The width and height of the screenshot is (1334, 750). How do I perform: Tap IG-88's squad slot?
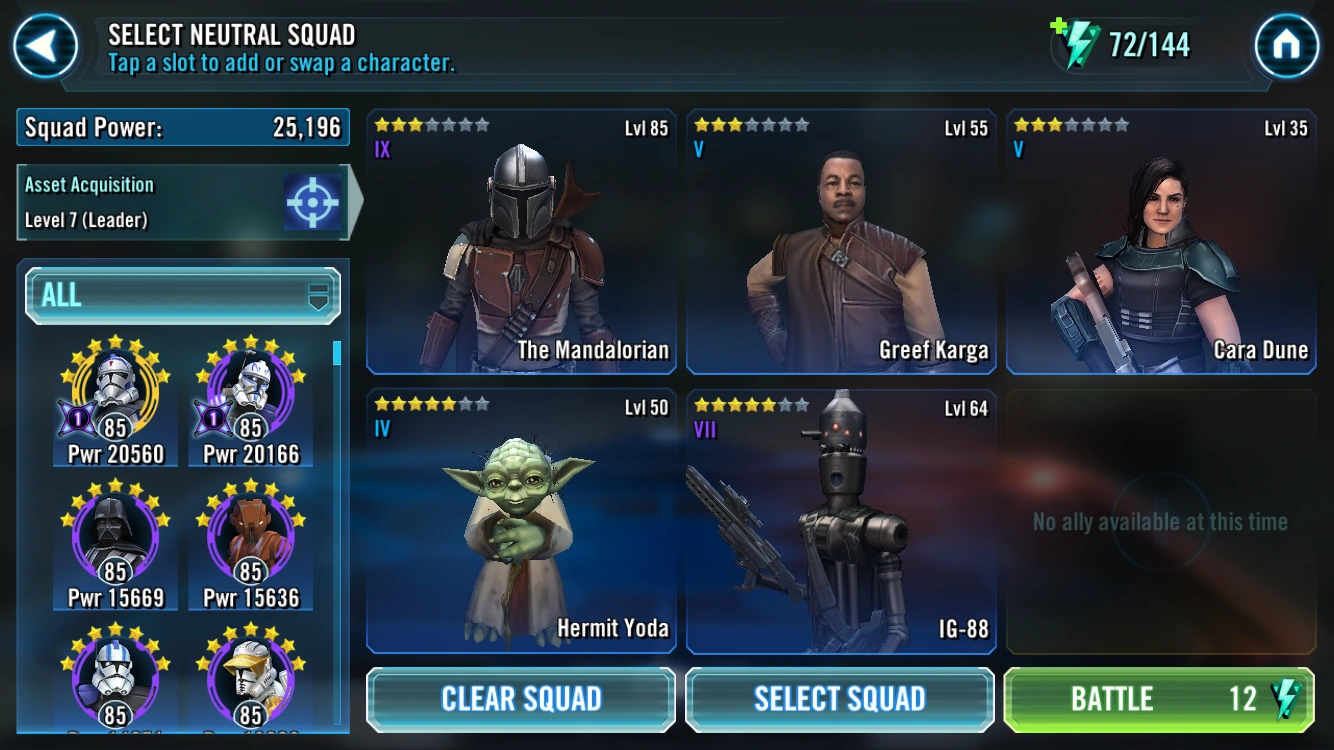[x=840, y=520]
